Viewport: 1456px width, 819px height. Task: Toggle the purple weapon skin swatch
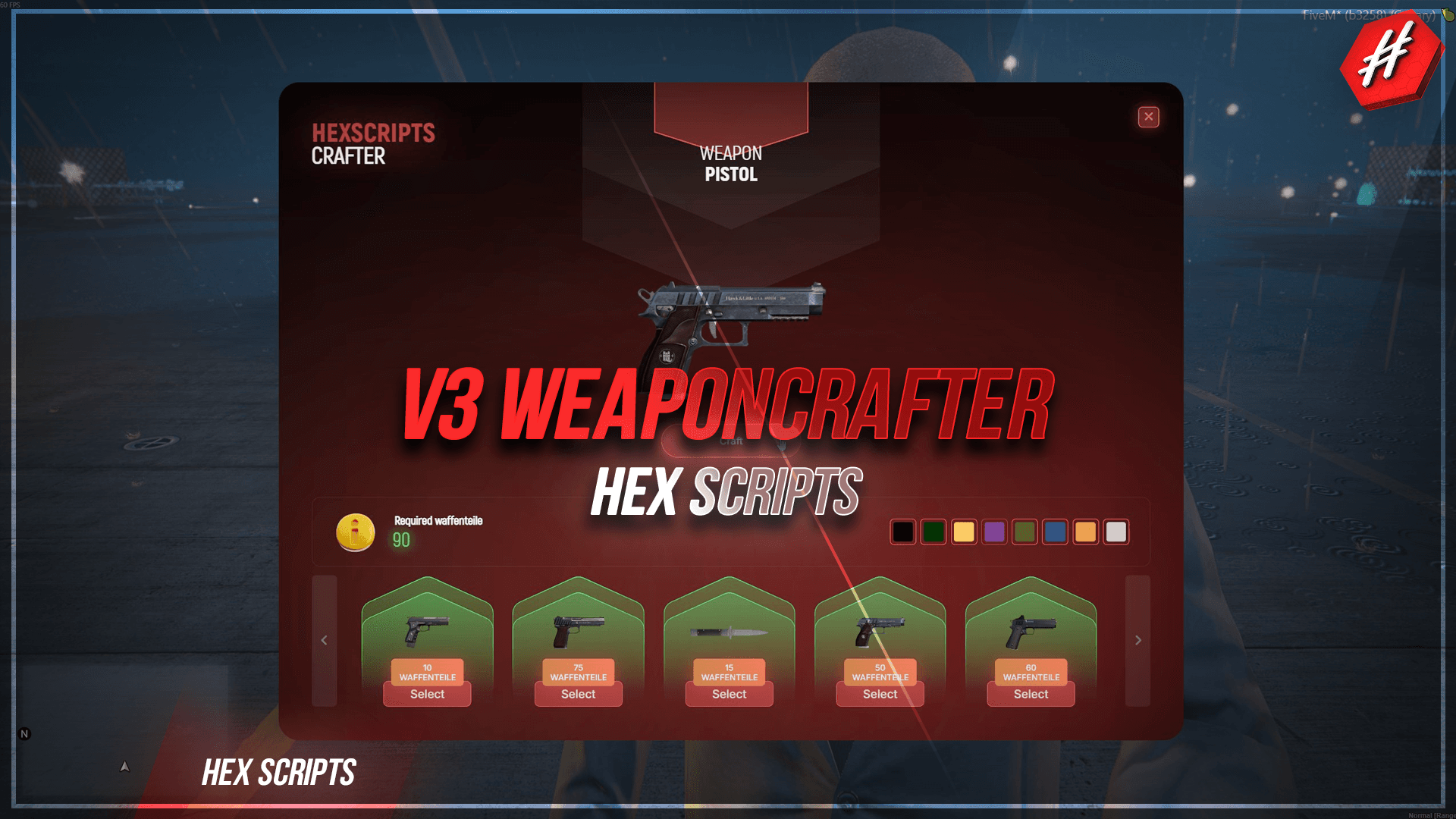tap(994, 532)
